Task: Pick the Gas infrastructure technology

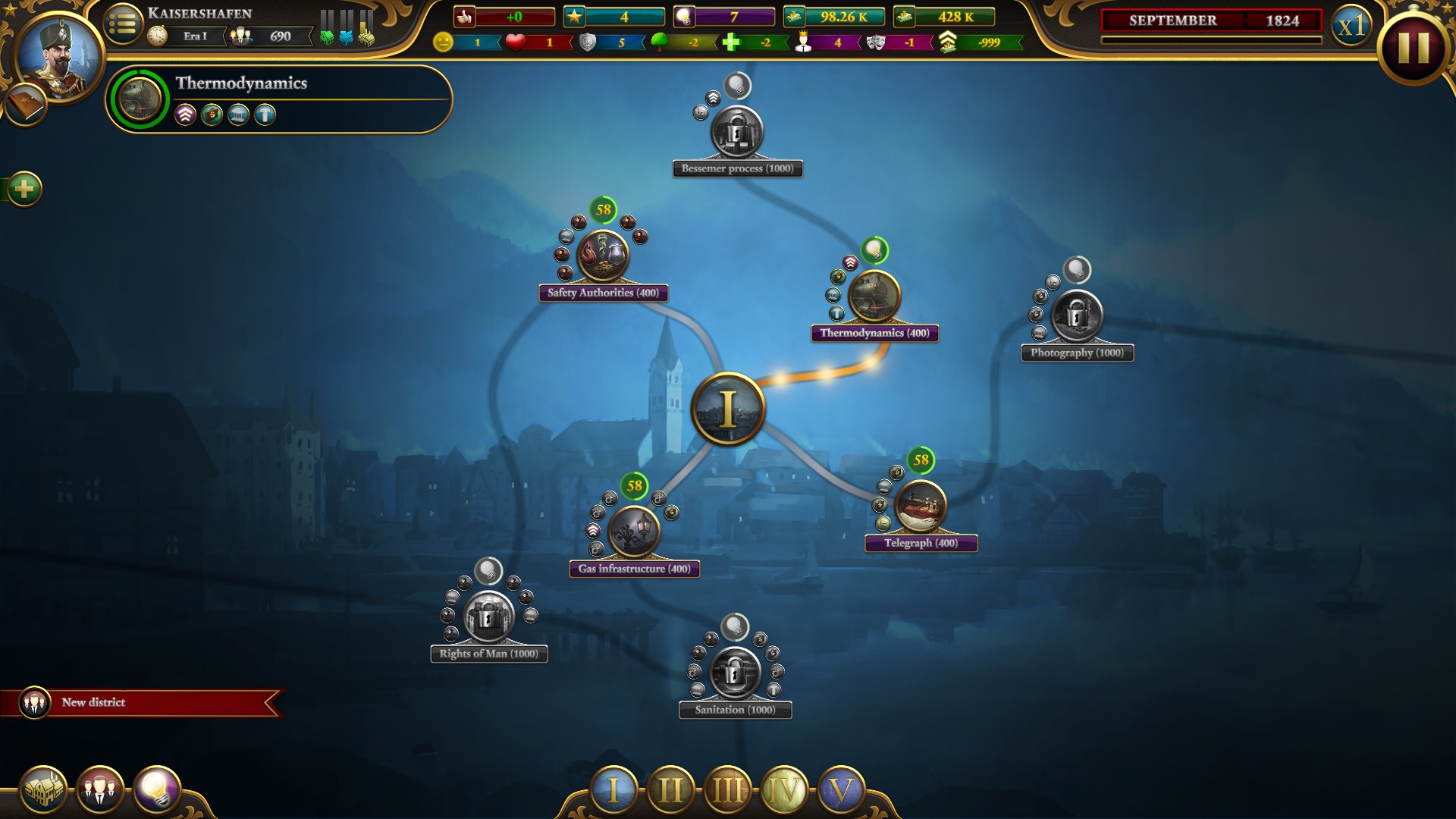Action: coord(634,532)
